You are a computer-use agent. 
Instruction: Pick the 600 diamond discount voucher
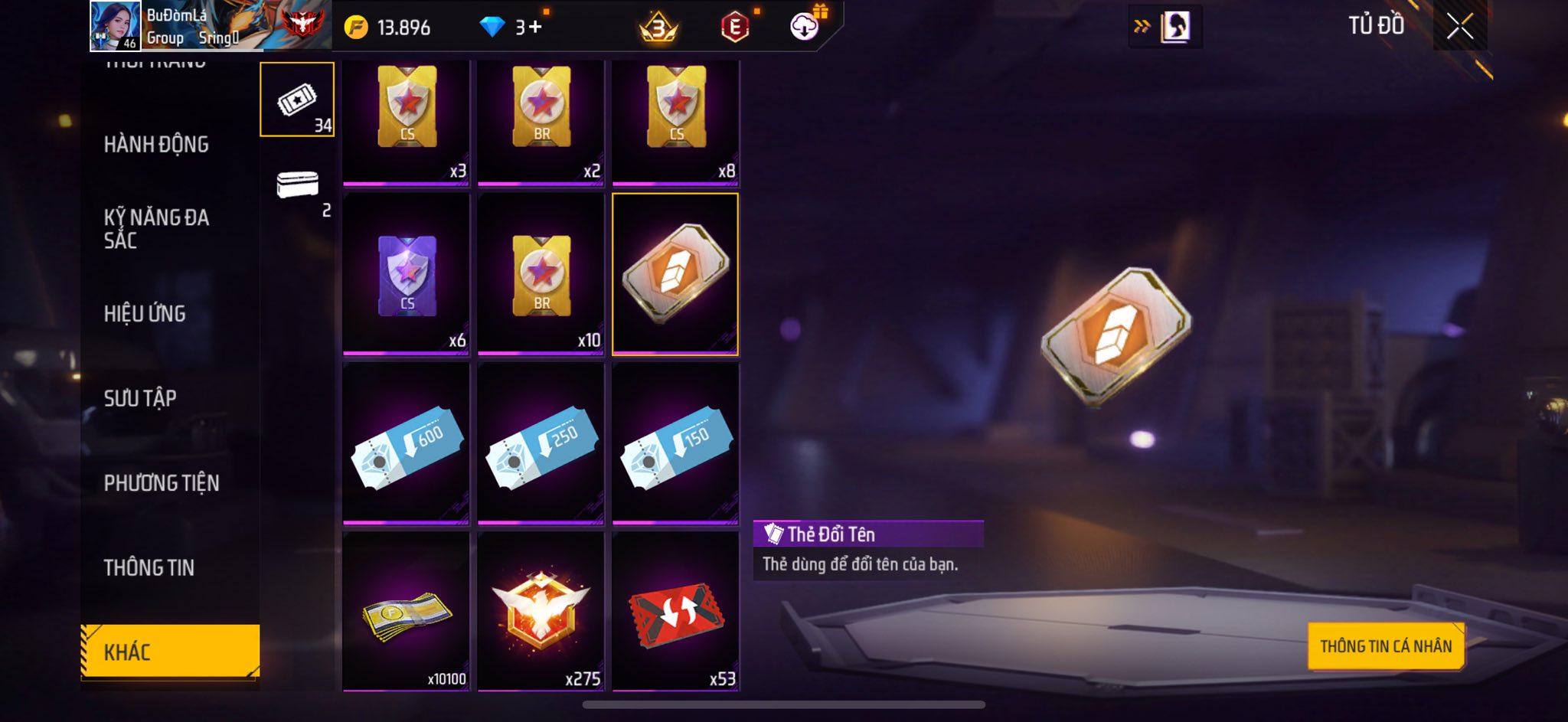(x=406, y=444)
